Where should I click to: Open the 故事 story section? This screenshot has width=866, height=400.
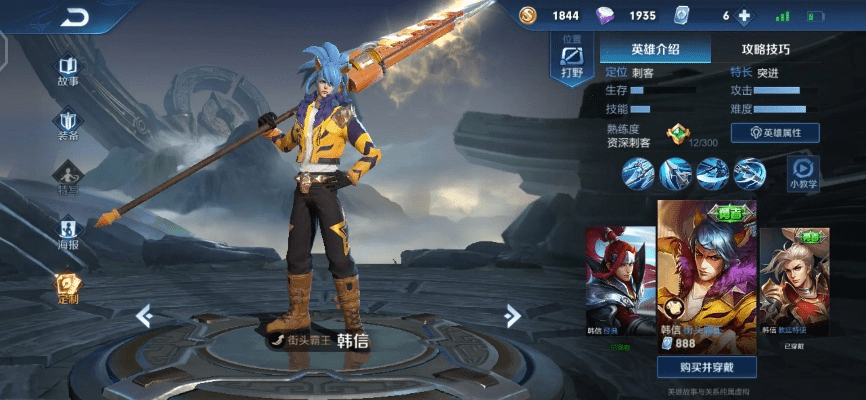click(68, 68)
